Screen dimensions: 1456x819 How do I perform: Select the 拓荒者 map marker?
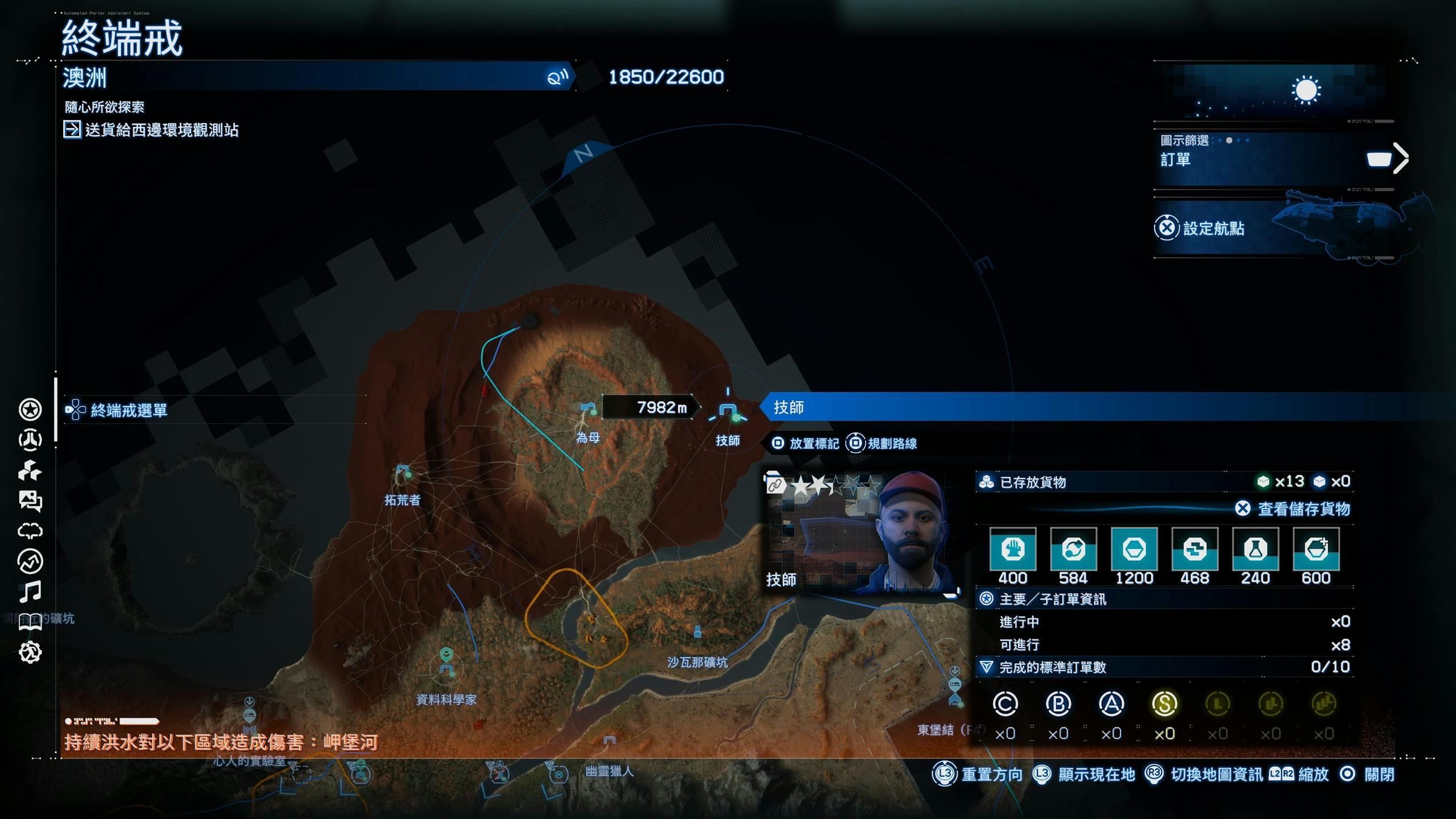403,472
